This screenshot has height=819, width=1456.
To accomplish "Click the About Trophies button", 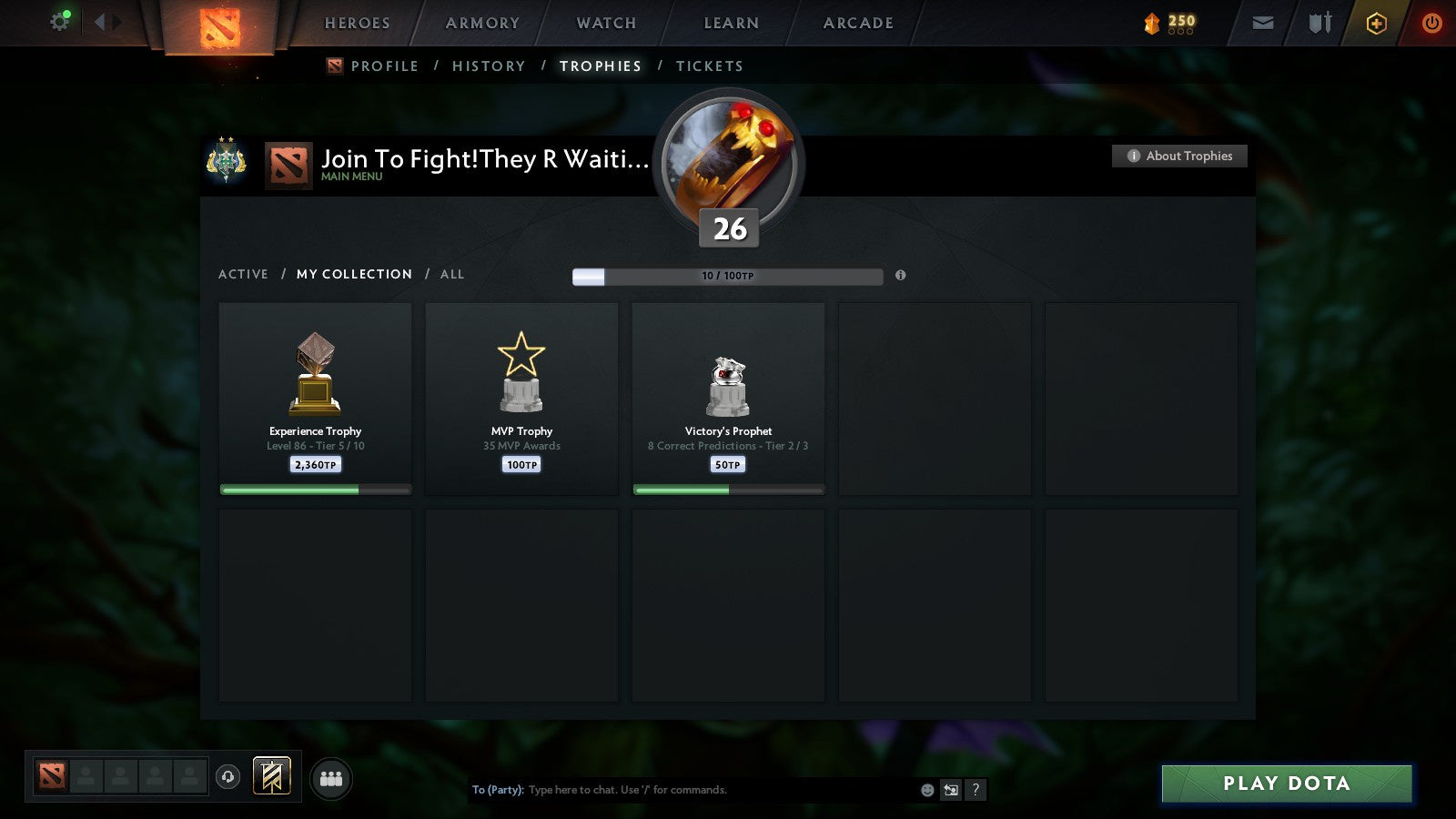I will click(x=1178, y=156).
